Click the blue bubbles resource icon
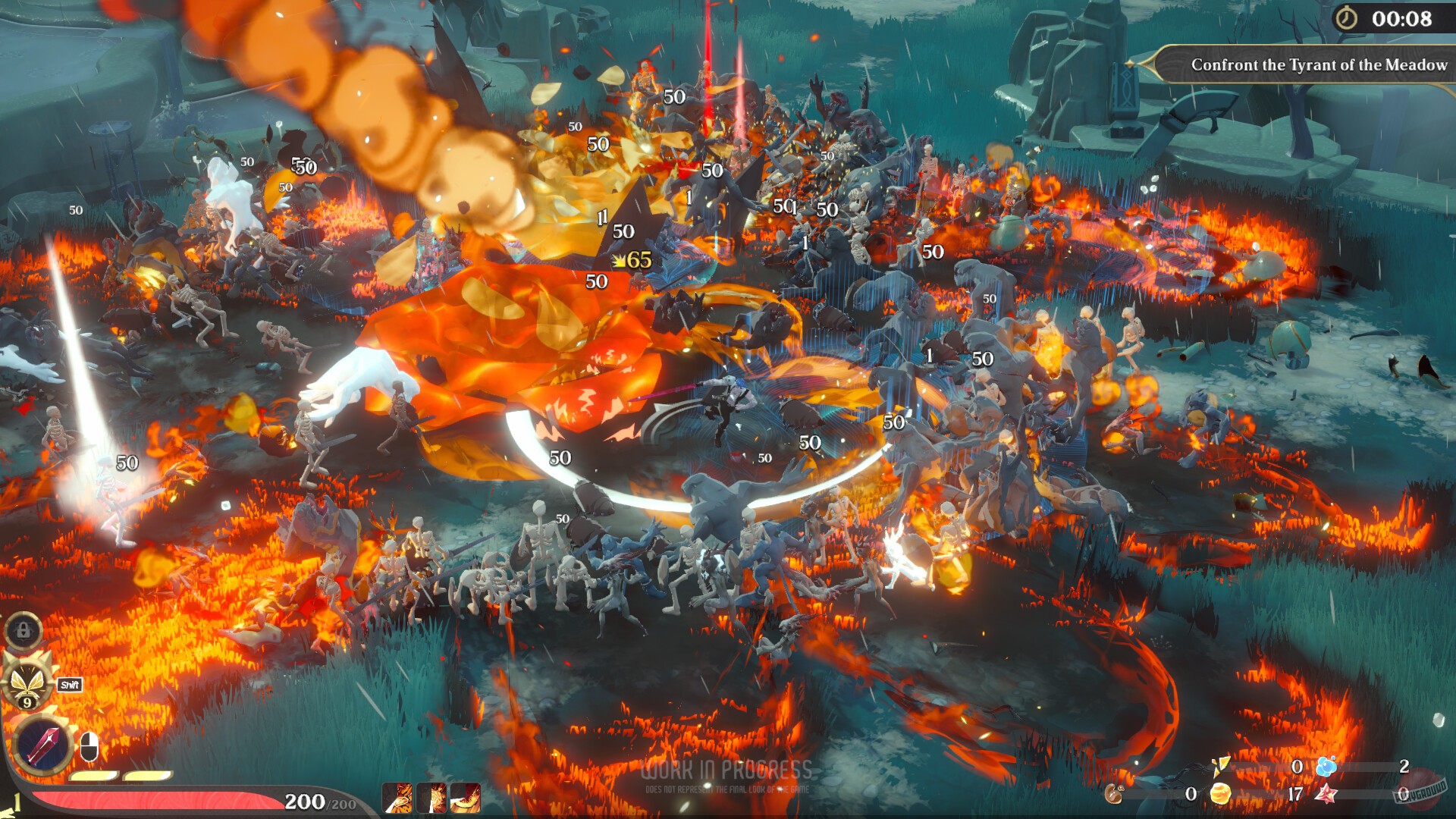 point(1329,767)
